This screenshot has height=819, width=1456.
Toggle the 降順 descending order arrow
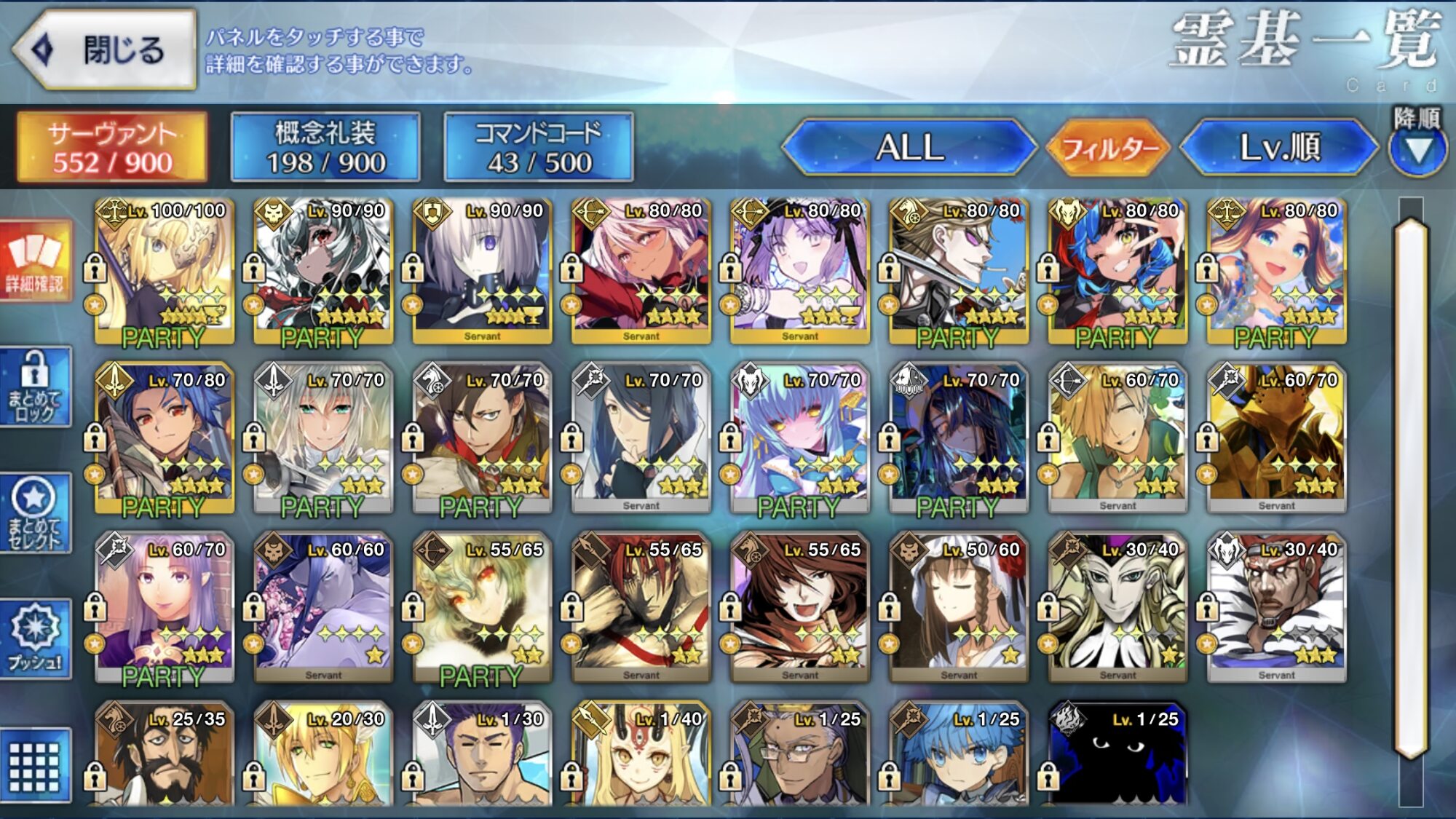click(1417, 148)
